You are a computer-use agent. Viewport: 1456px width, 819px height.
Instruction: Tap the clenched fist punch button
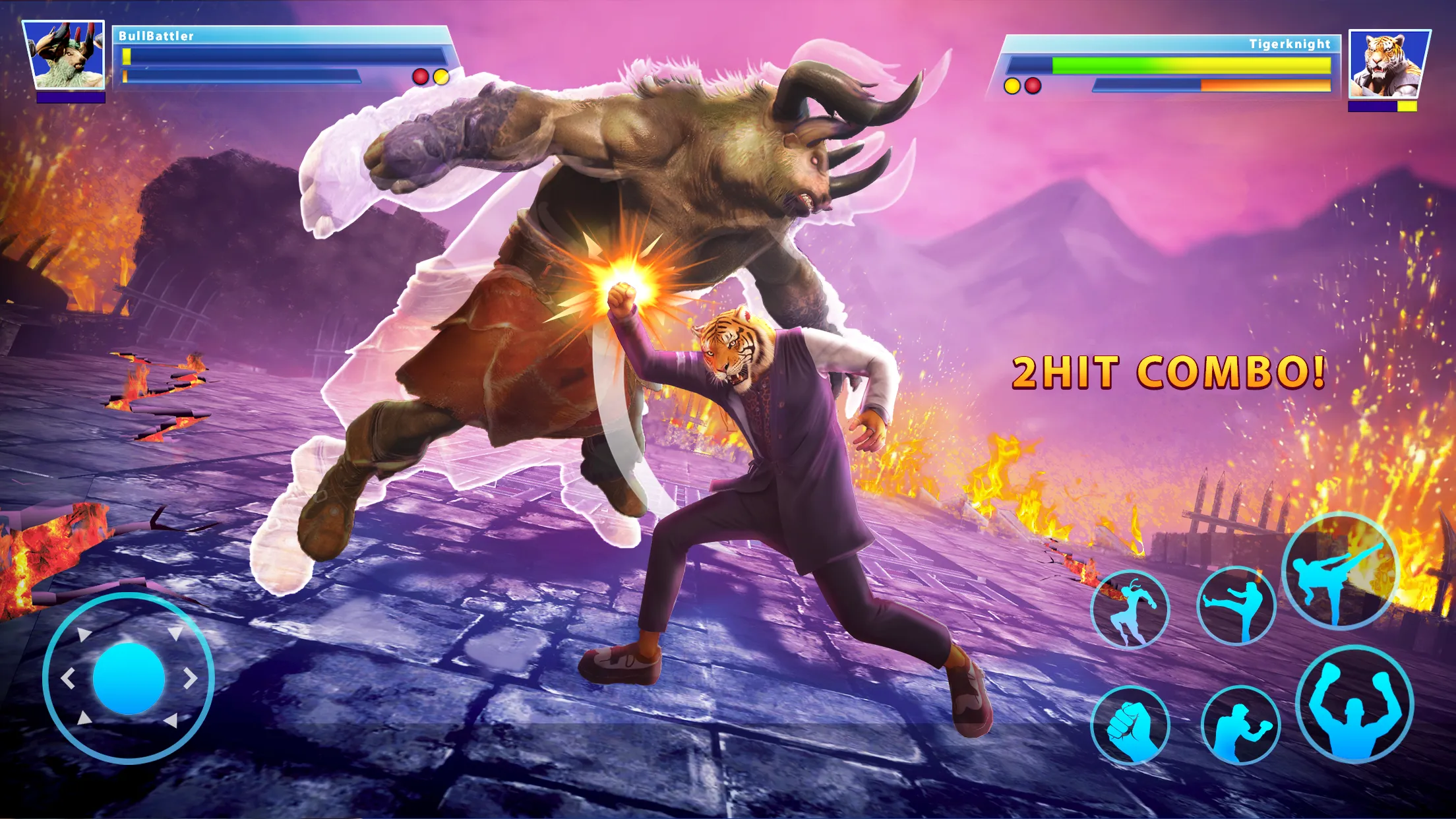point(1130,725)
